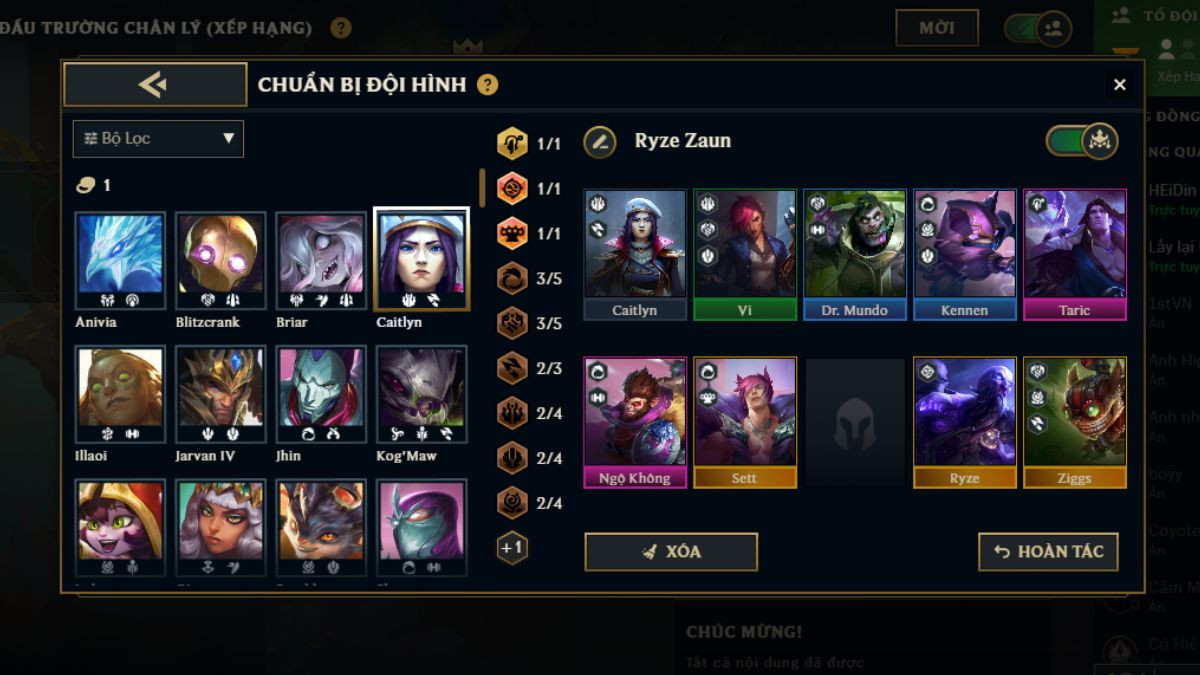Screen dimensions: 1200x675
Task: Select Kog'Maw champion portrait
Action: (421, 394)
